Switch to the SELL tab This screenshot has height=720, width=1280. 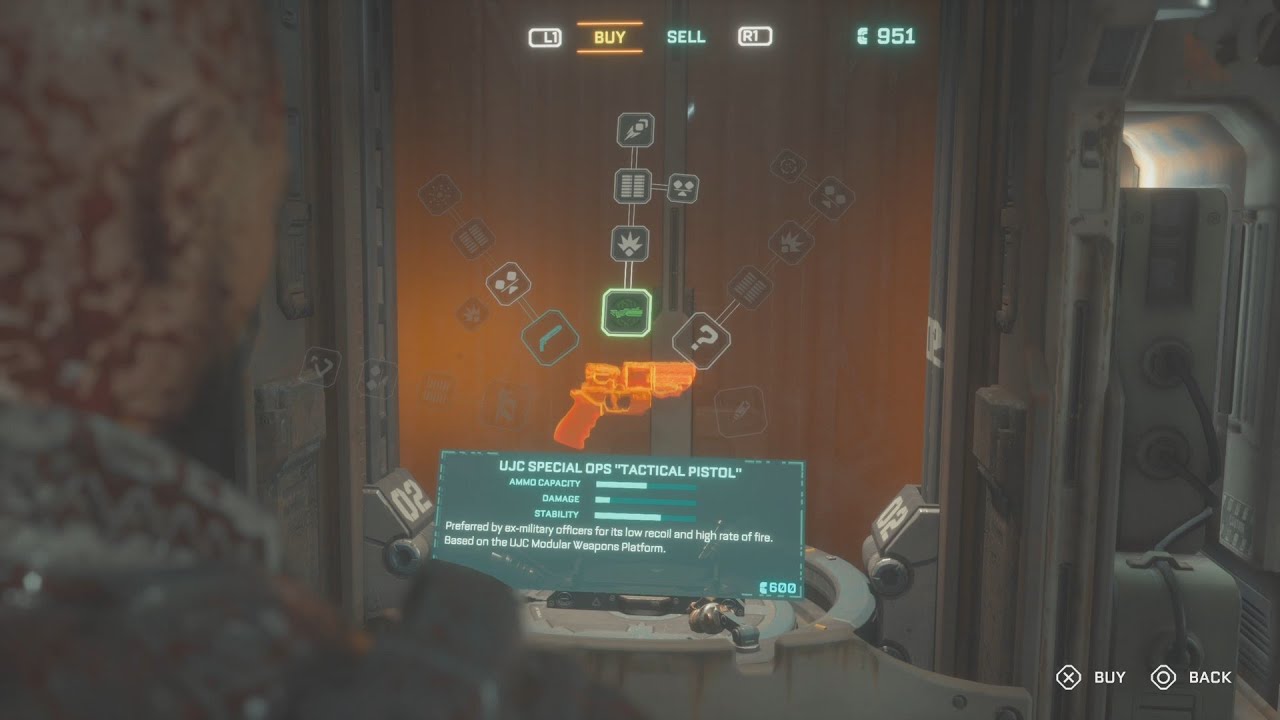(685, 36)
